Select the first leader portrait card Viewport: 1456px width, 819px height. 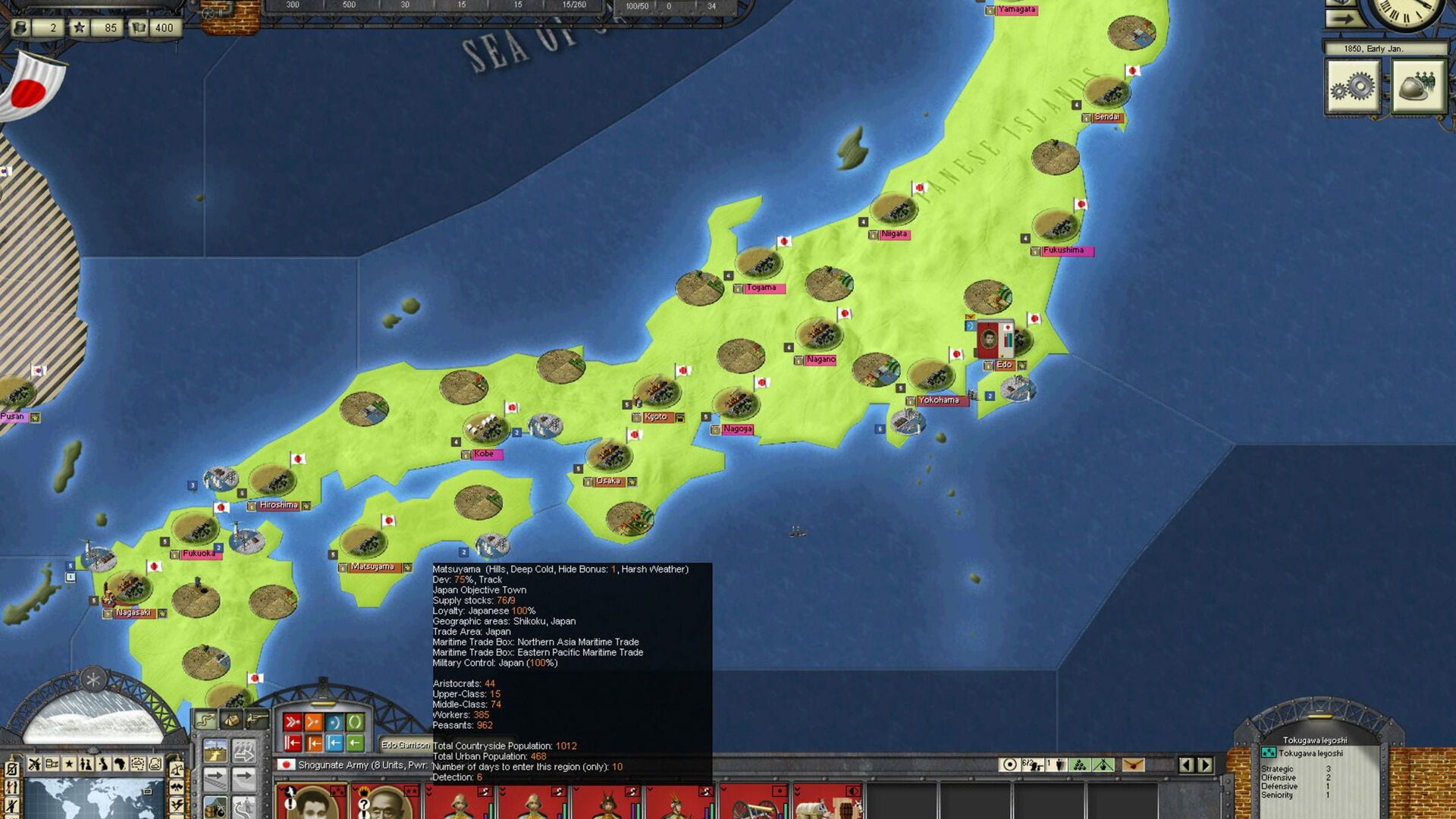[311, 802]
